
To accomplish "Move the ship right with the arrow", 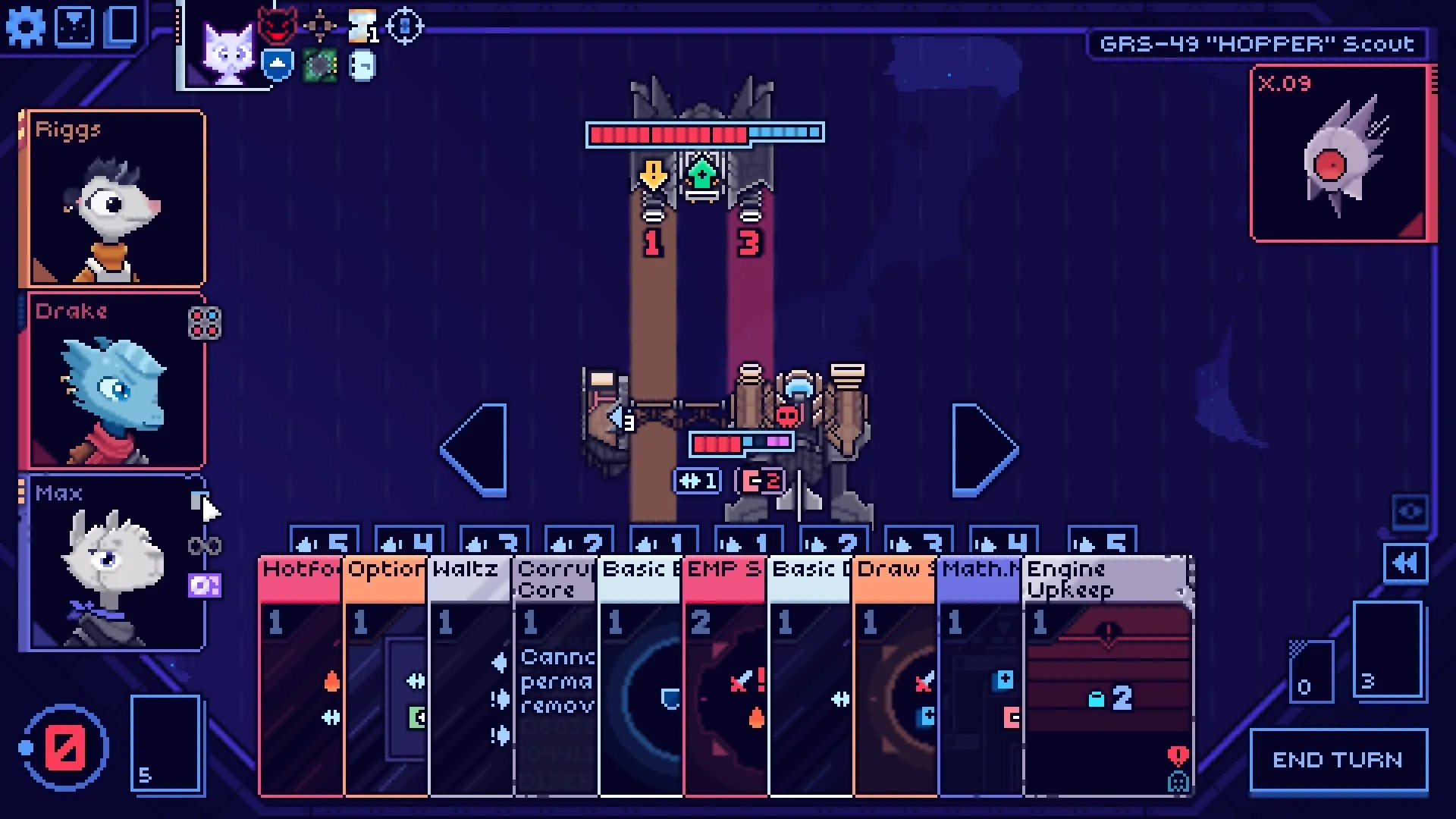I will pos(984,450).
